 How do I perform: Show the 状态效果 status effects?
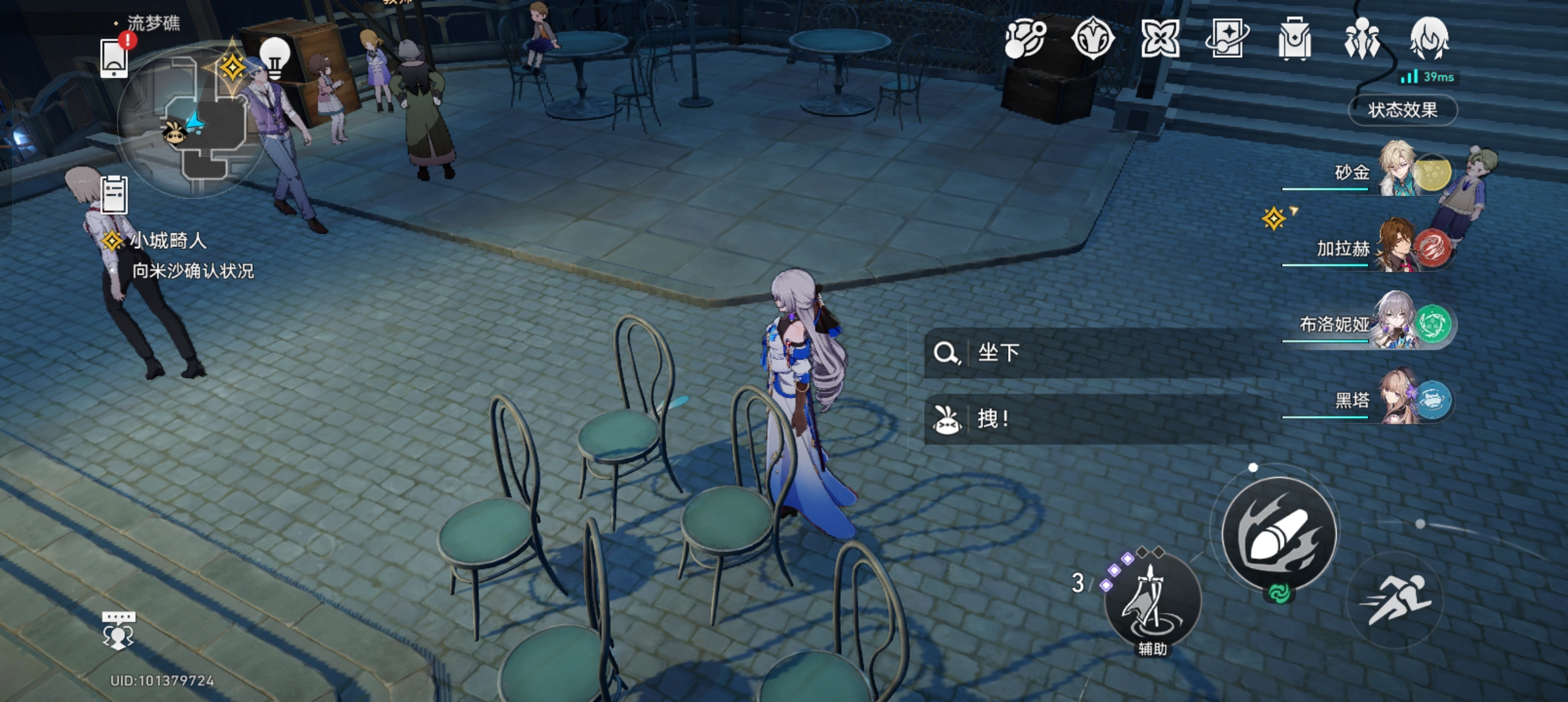click(1403, 110)
